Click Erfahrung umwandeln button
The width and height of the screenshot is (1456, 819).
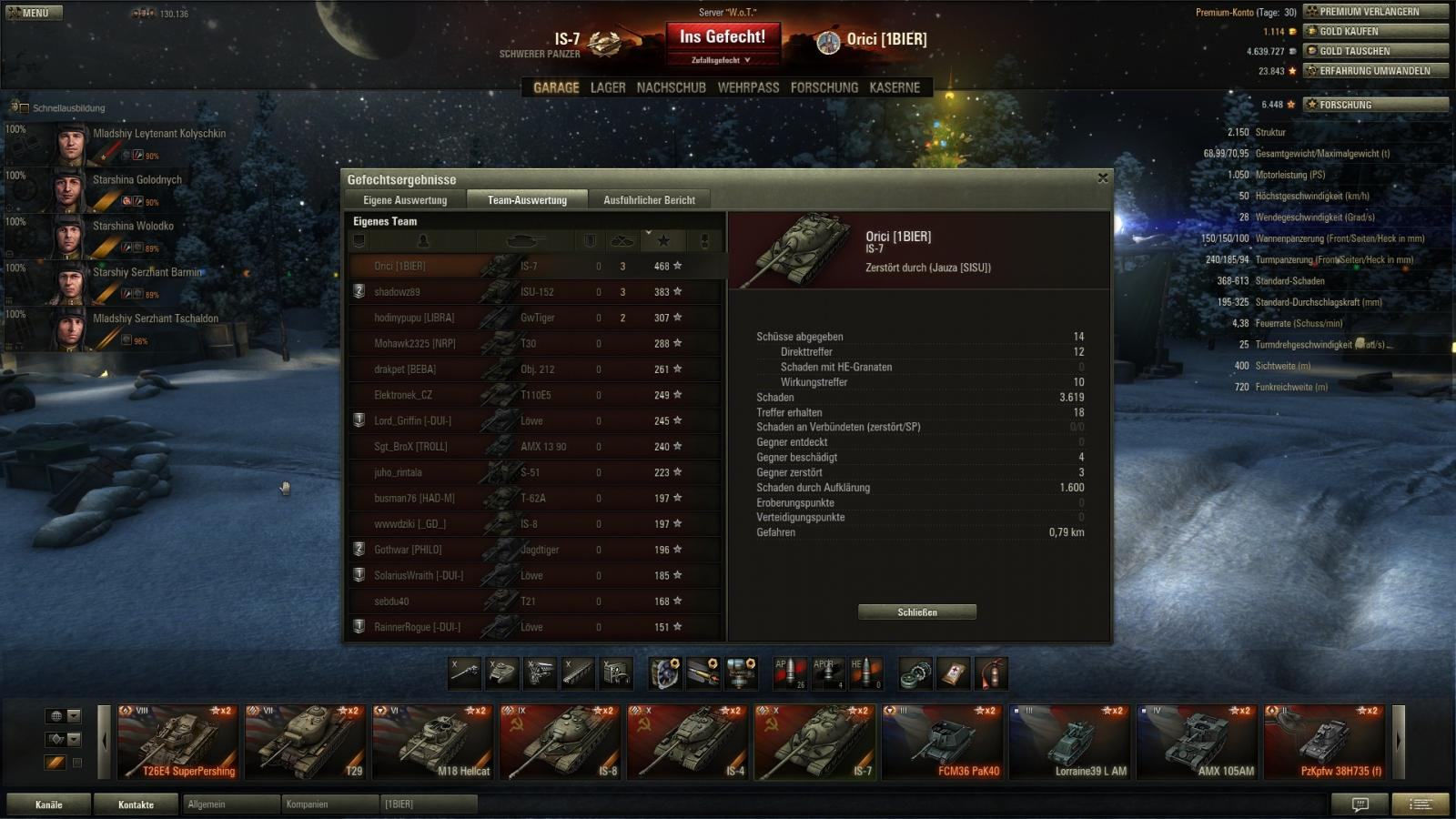pyautogui.click(x=1375, y=71)
